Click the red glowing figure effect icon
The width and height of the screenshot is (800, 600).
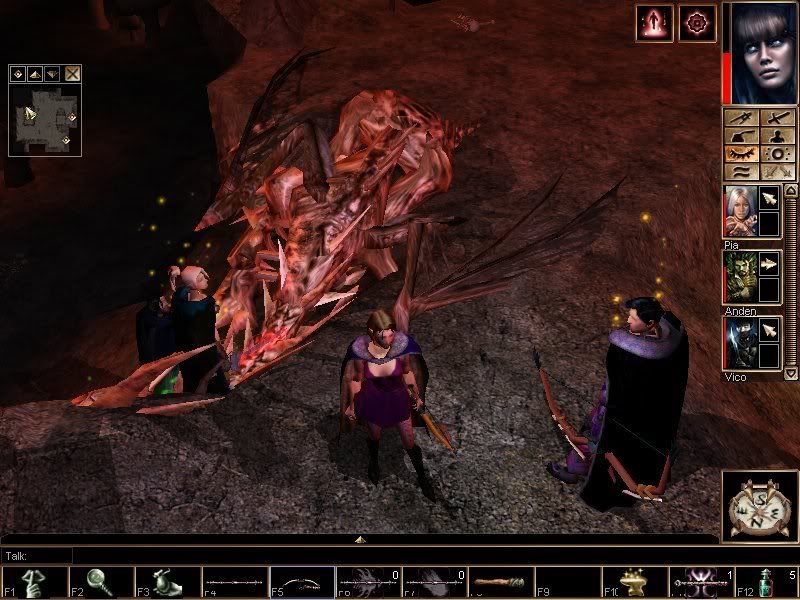coord(655,23)
